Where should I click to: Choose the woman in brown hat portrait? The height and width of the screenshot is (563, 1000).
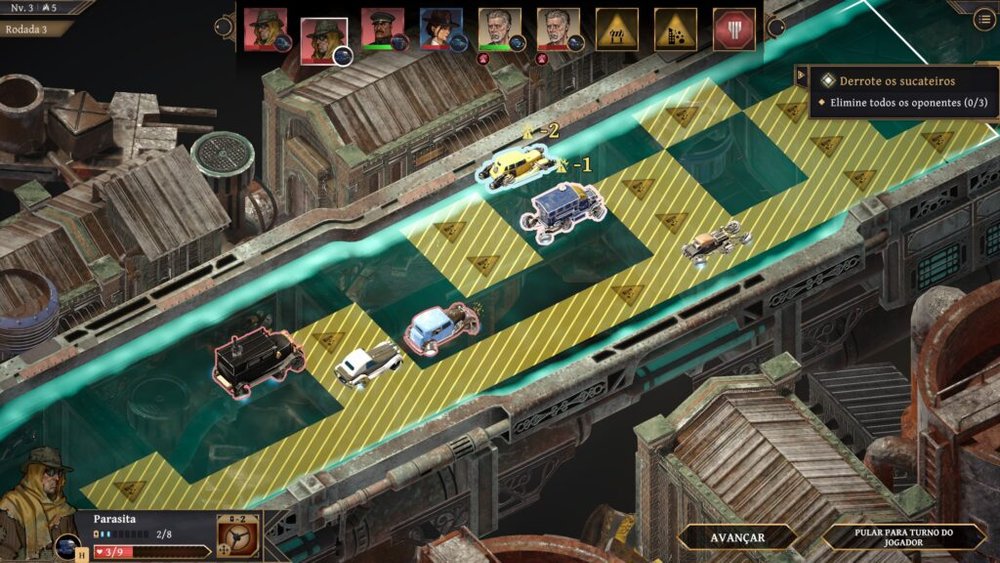pos(439,28)
